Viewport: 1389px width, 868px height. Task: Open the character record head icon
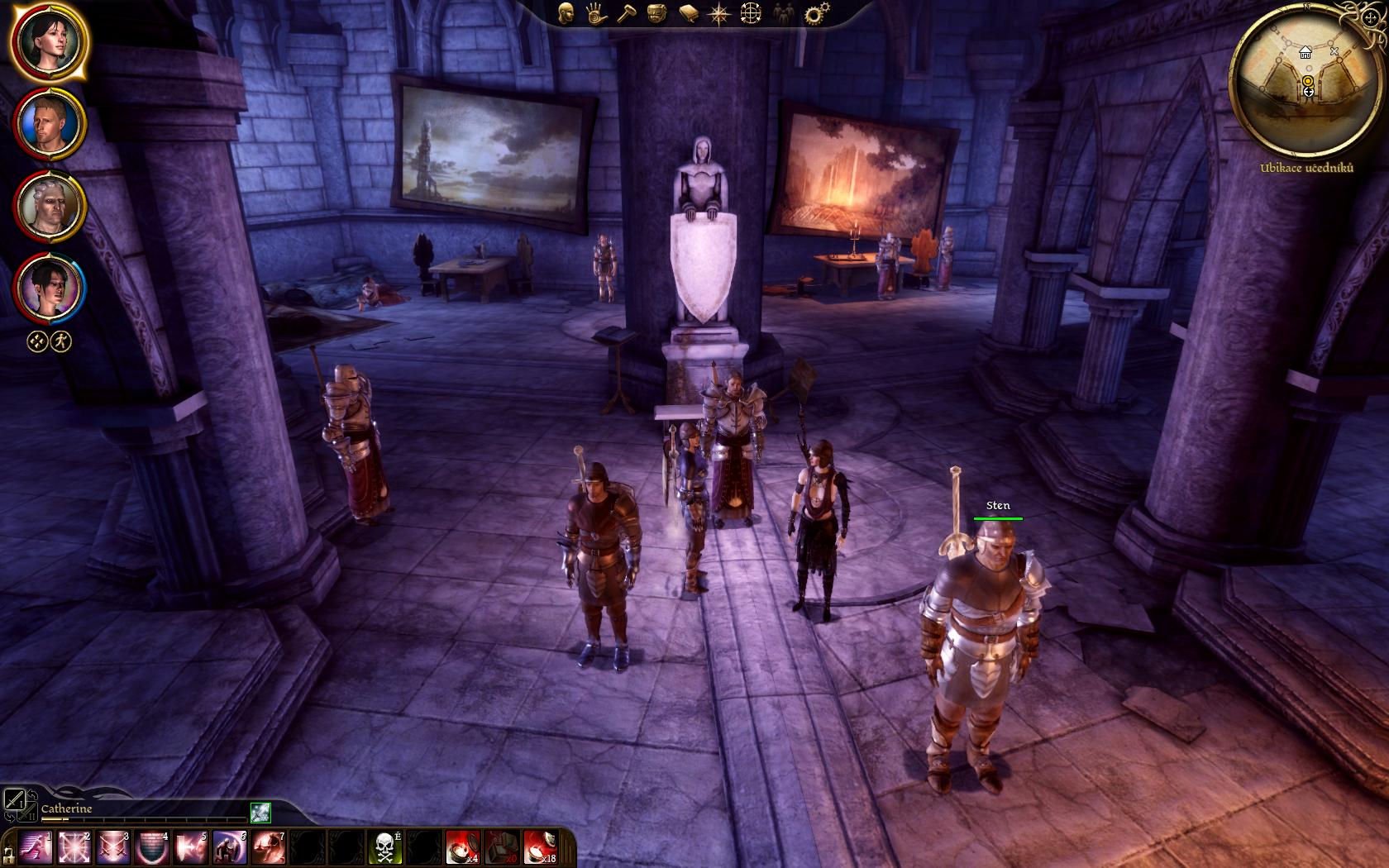point(566,13)
